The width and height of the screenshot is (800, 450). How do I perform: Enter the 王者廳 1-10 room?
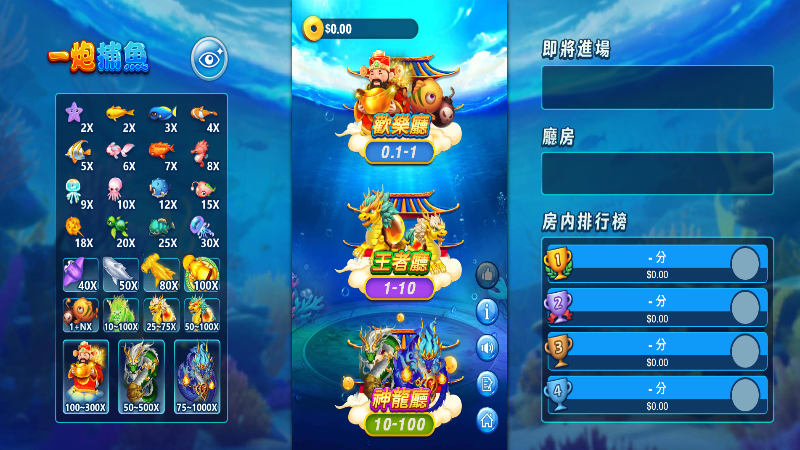400,245
